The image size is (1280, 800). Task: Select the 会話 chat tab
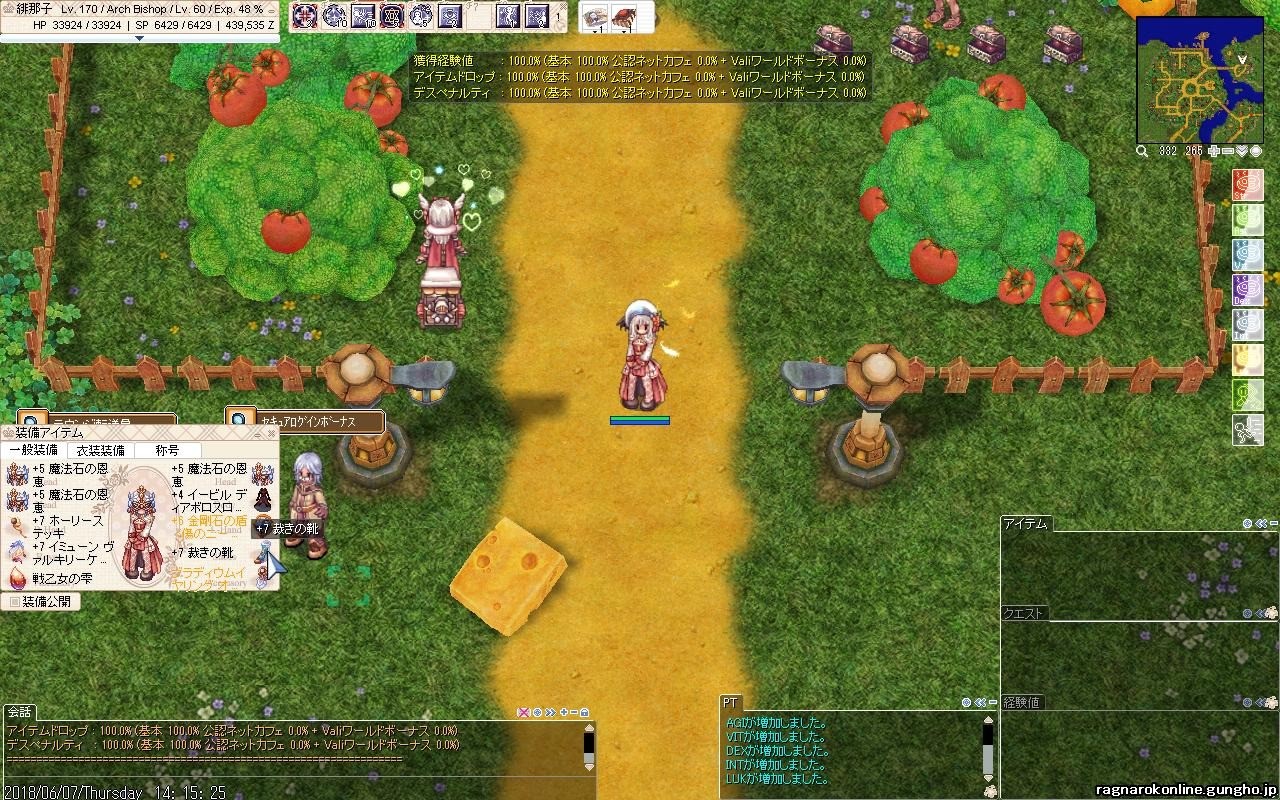tap(19, 712)
